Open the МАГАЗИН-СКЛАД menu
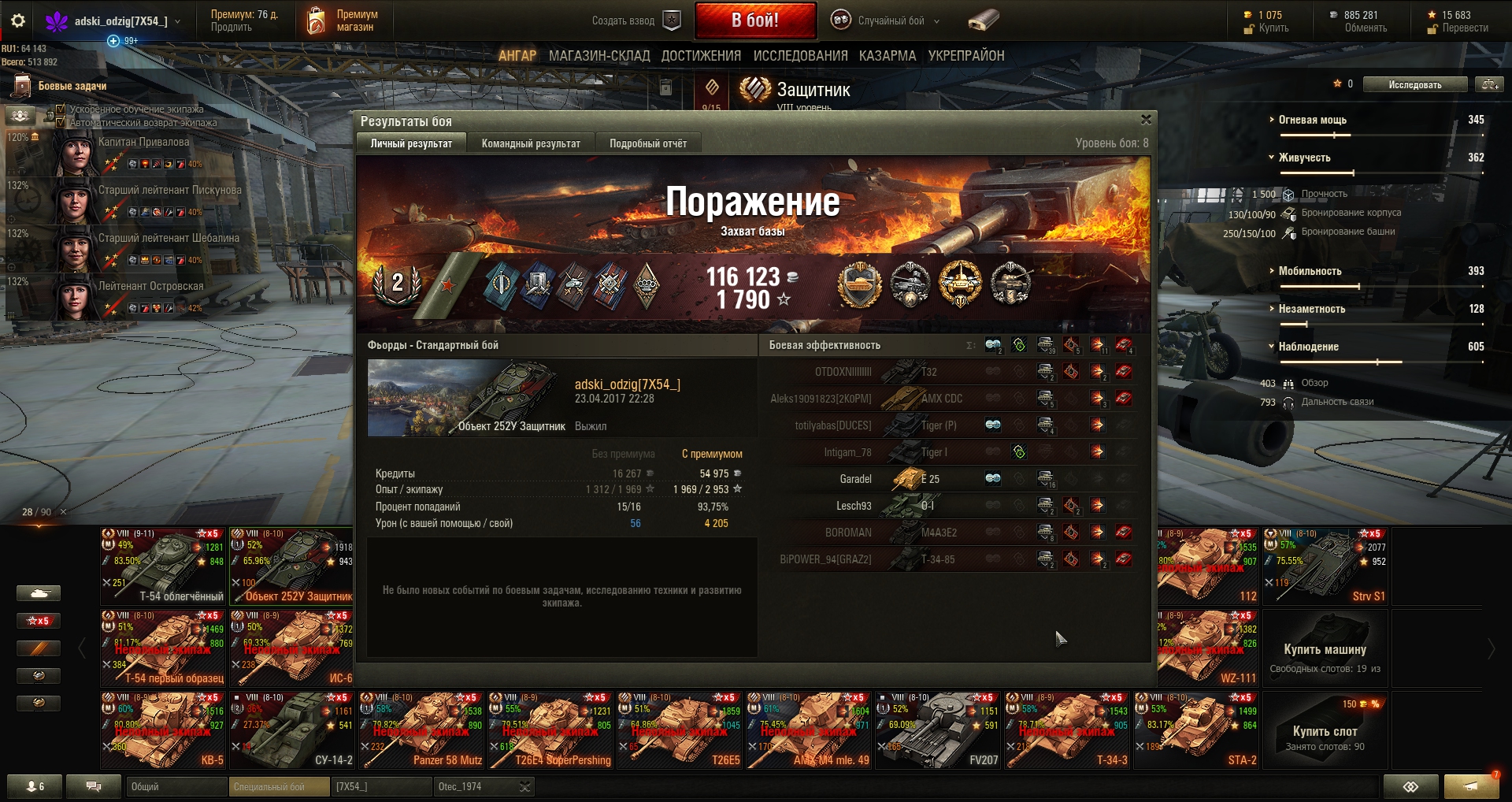This screenshot has width=1512, height=802. coord(598,56)
